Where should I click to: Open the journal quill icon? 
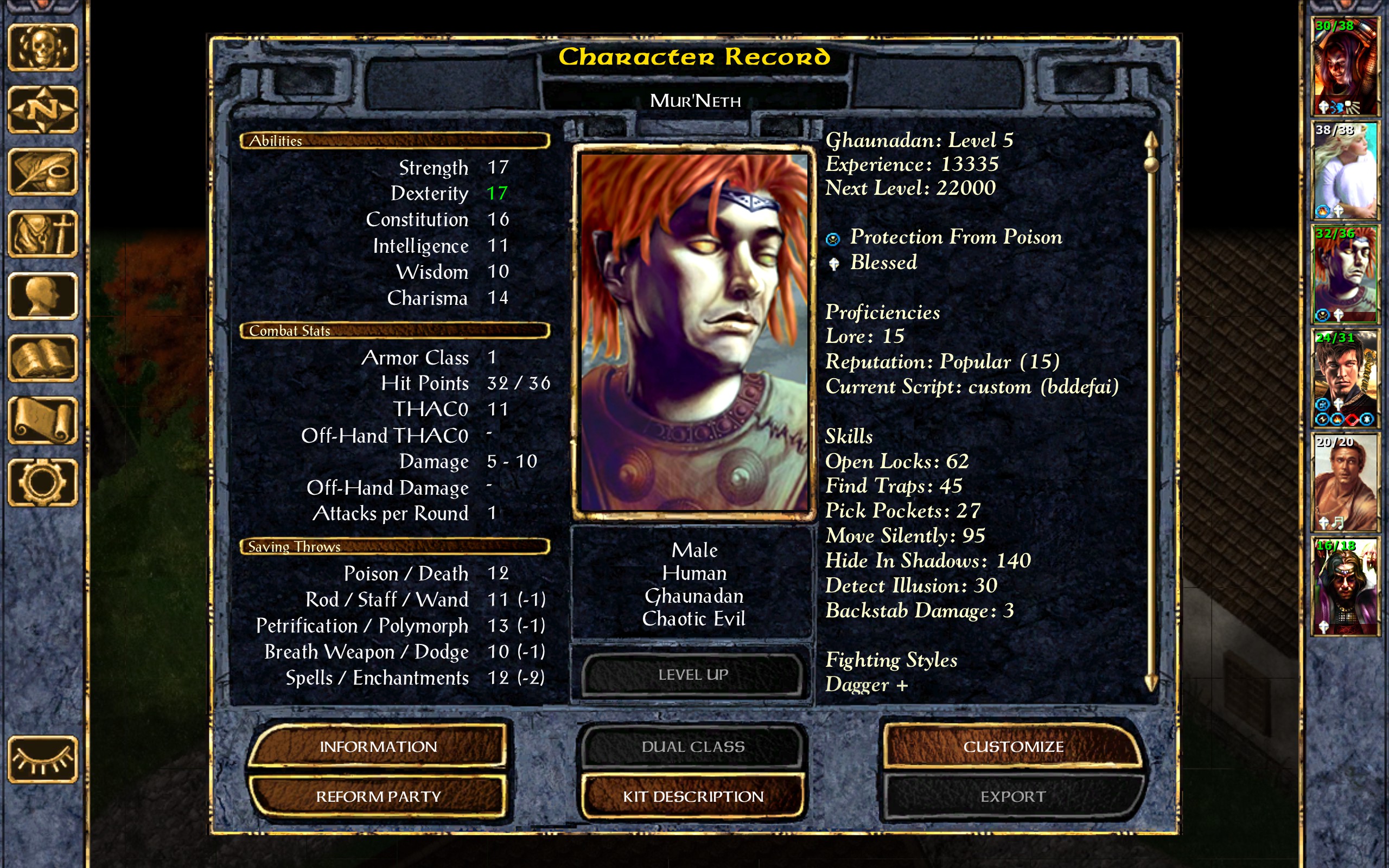(42, 171)
